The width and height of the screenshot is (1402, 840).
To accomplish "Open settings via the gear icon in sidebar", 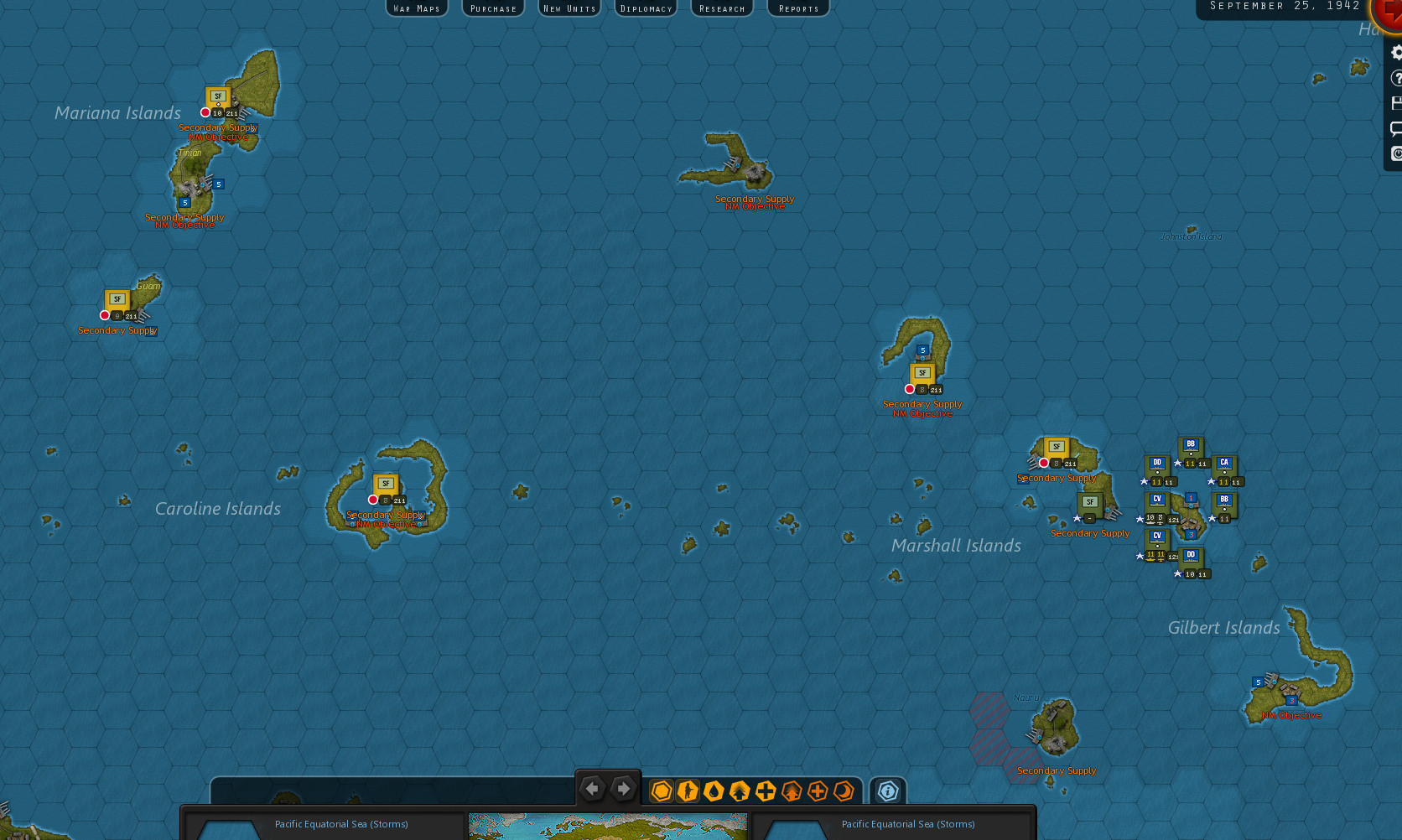I will pyautogui.click(x=1396, y=52).
